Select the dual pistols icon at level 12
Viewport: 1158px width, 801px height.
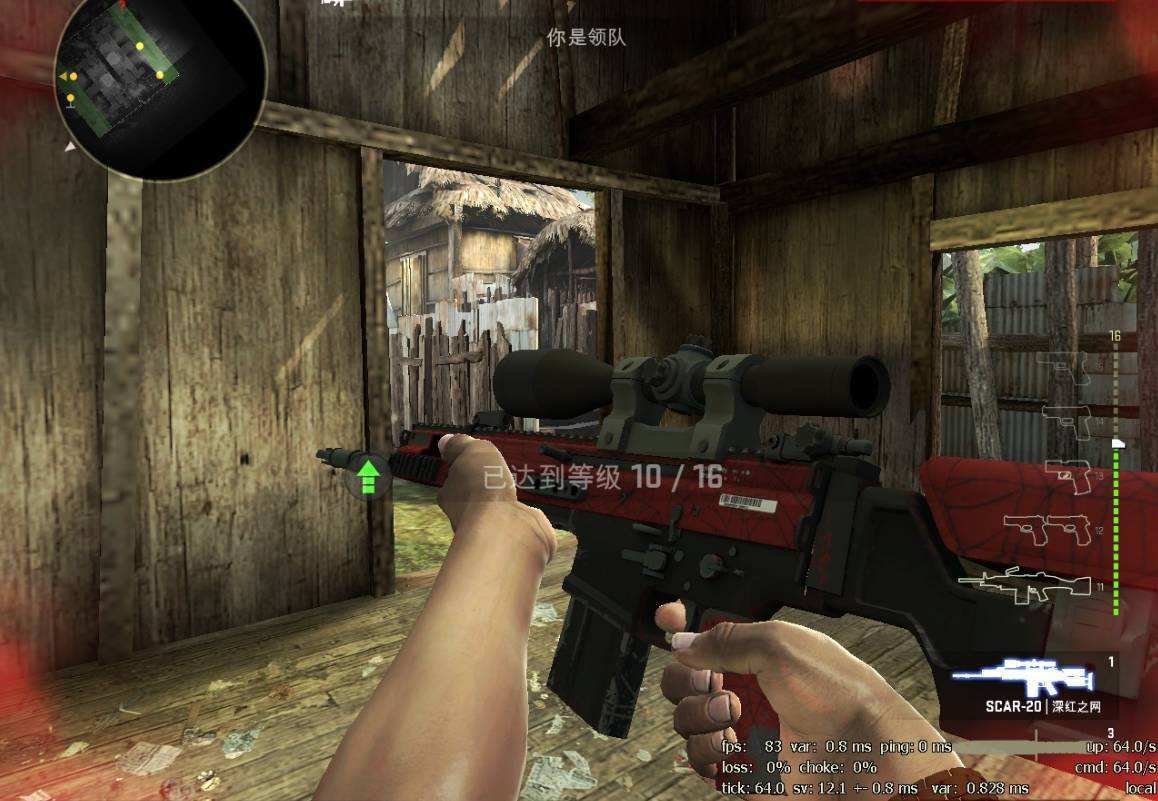1046,528
